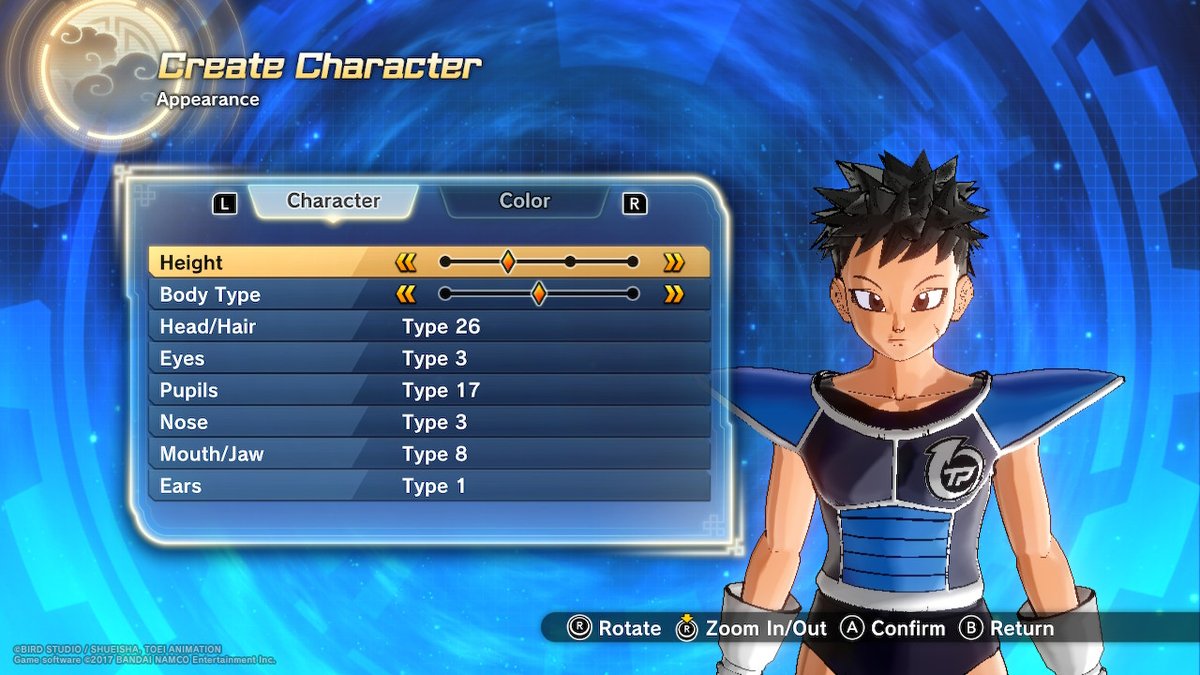1200x675 pixels.
Task: Increase Height with the right arrows
Action: pos(674,262)
